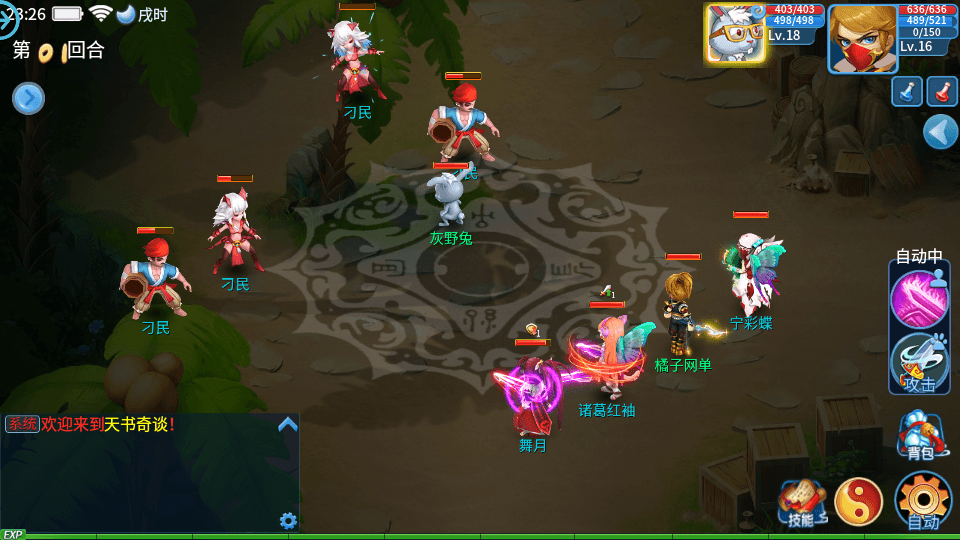Open the masked hero portrait

pos(862,38)
